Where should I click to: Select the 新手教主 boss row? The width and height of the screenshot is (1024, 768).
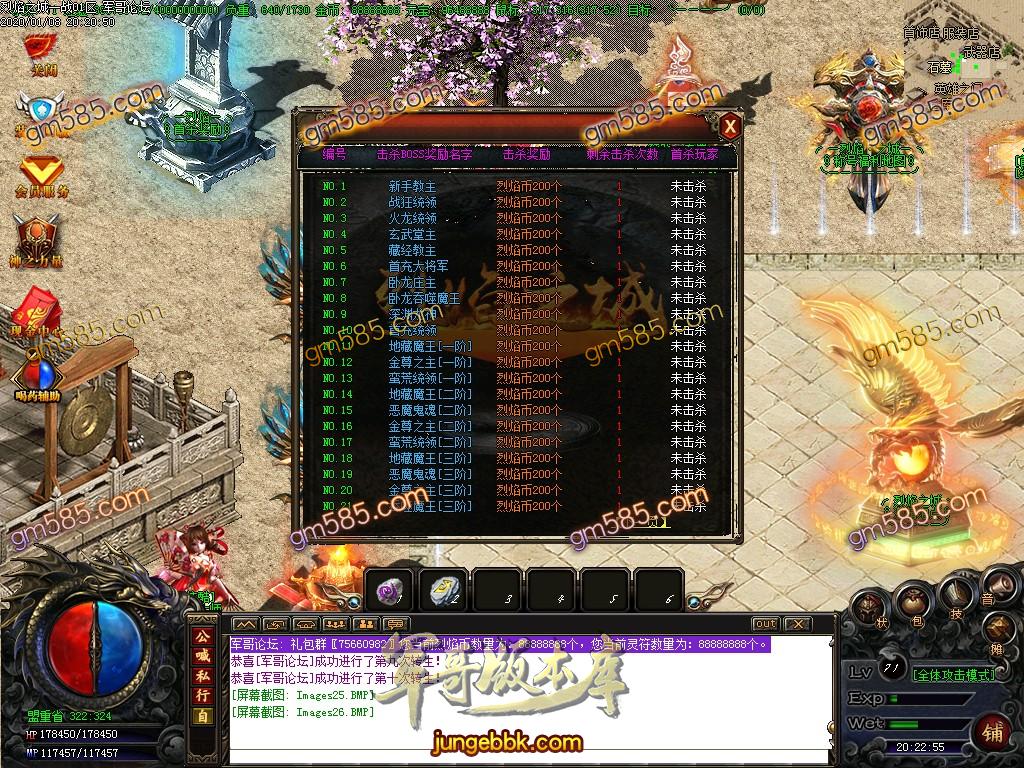412,187
